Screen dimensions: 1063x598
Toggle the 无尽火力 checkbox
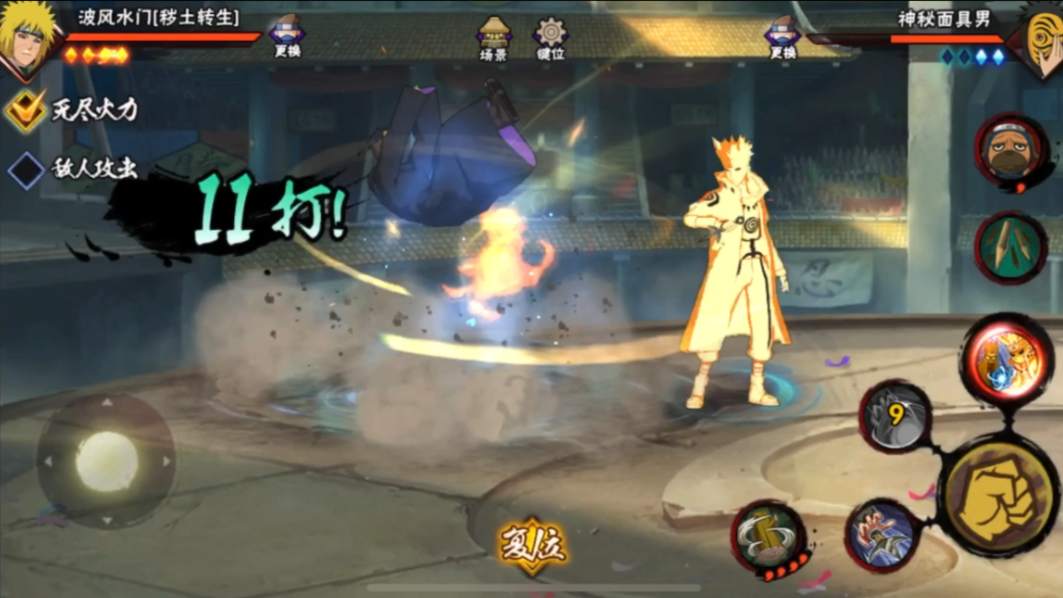point(26,110)
